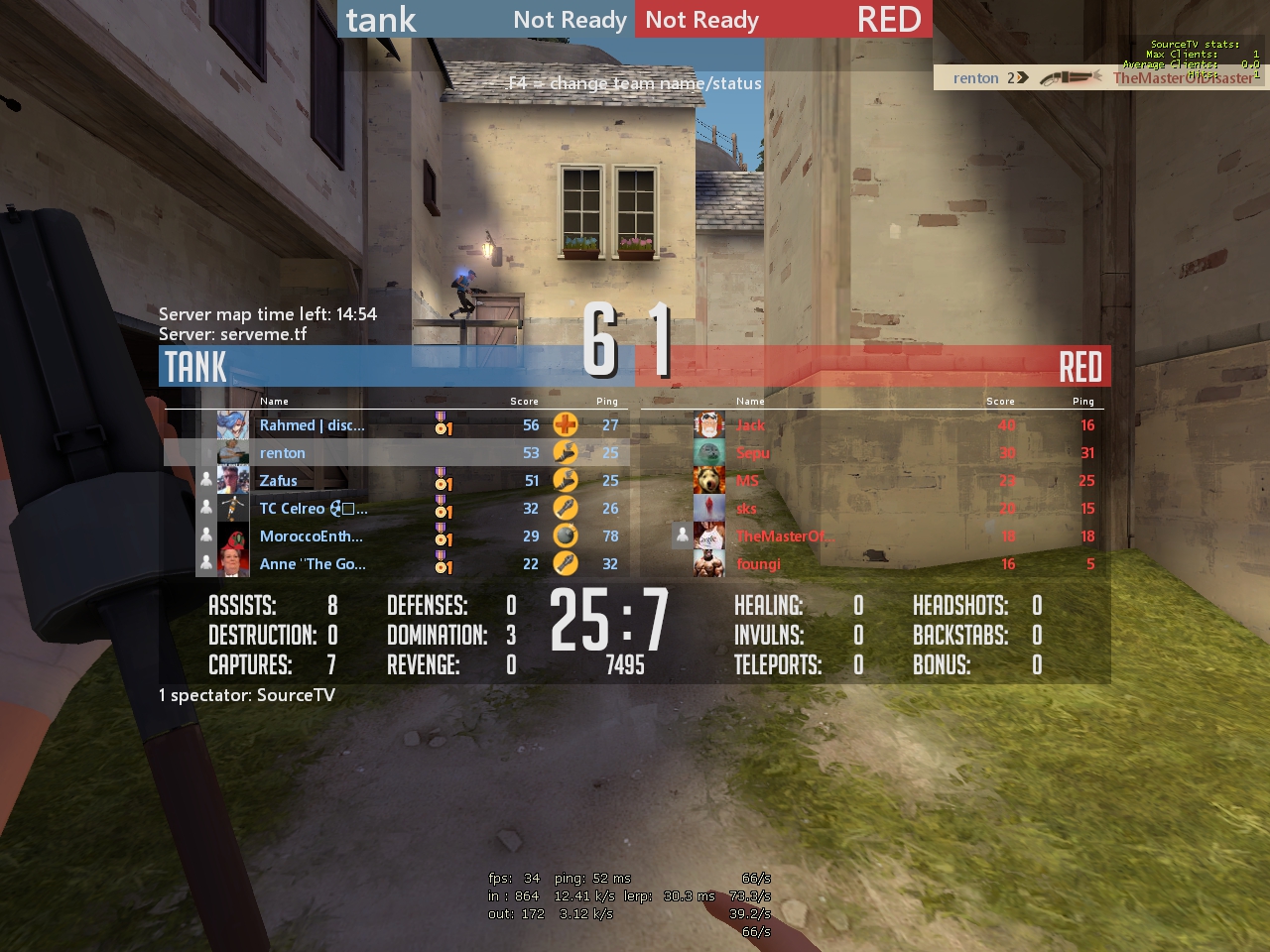Click the player named MS

(x=747, y=481)
